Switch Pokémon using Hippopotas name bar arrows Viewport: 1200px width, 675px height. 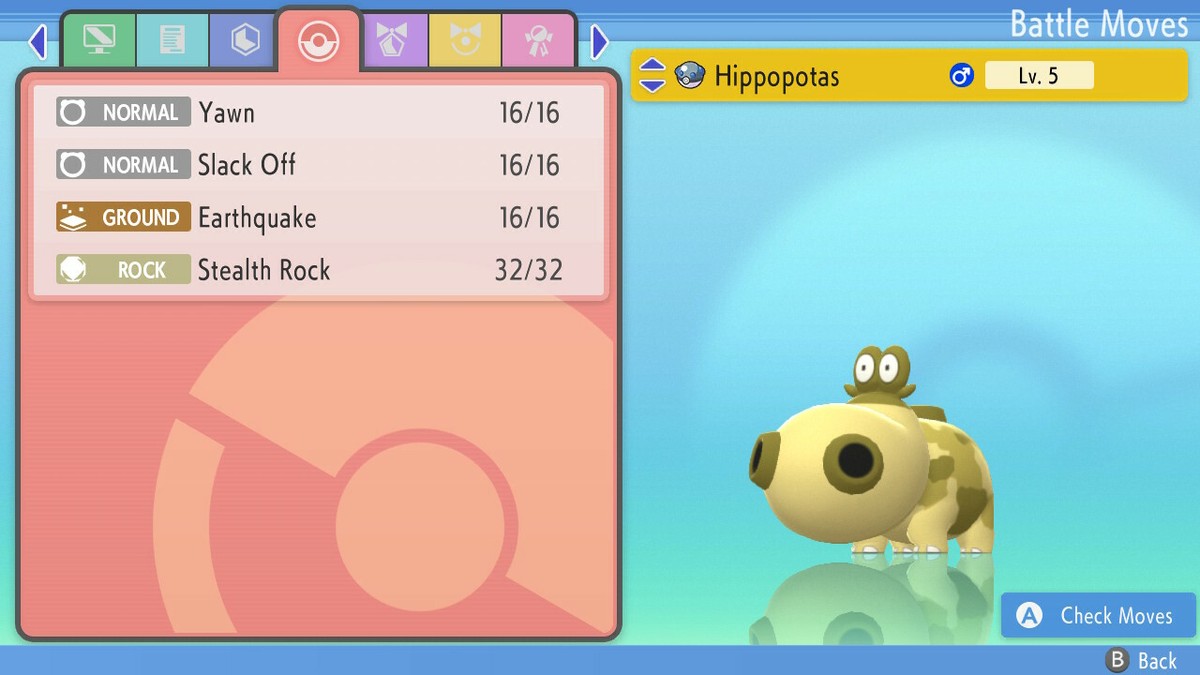click(x=652, y=75)
